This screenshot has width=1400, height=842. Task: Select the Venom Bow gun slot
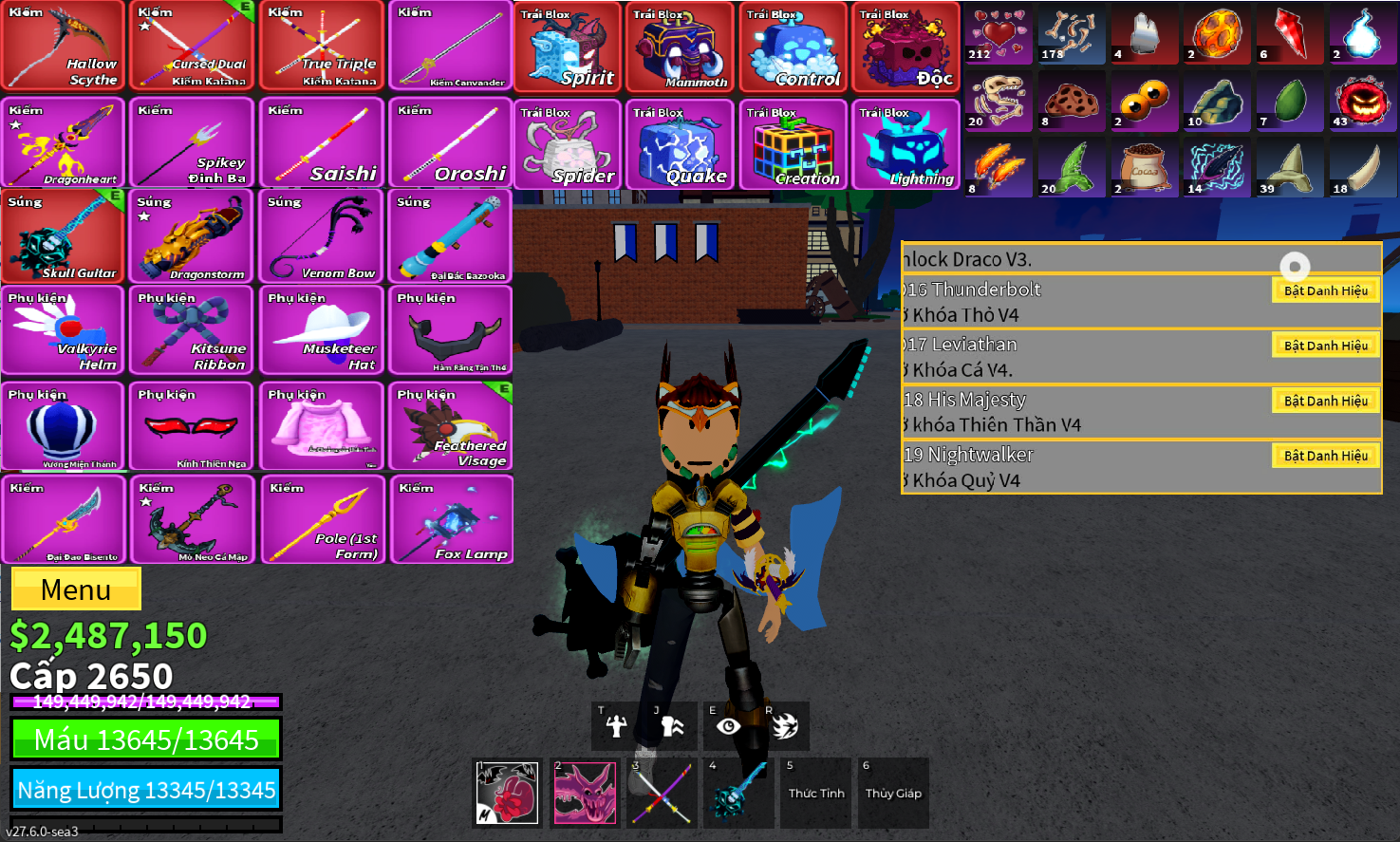coord(323,236)
